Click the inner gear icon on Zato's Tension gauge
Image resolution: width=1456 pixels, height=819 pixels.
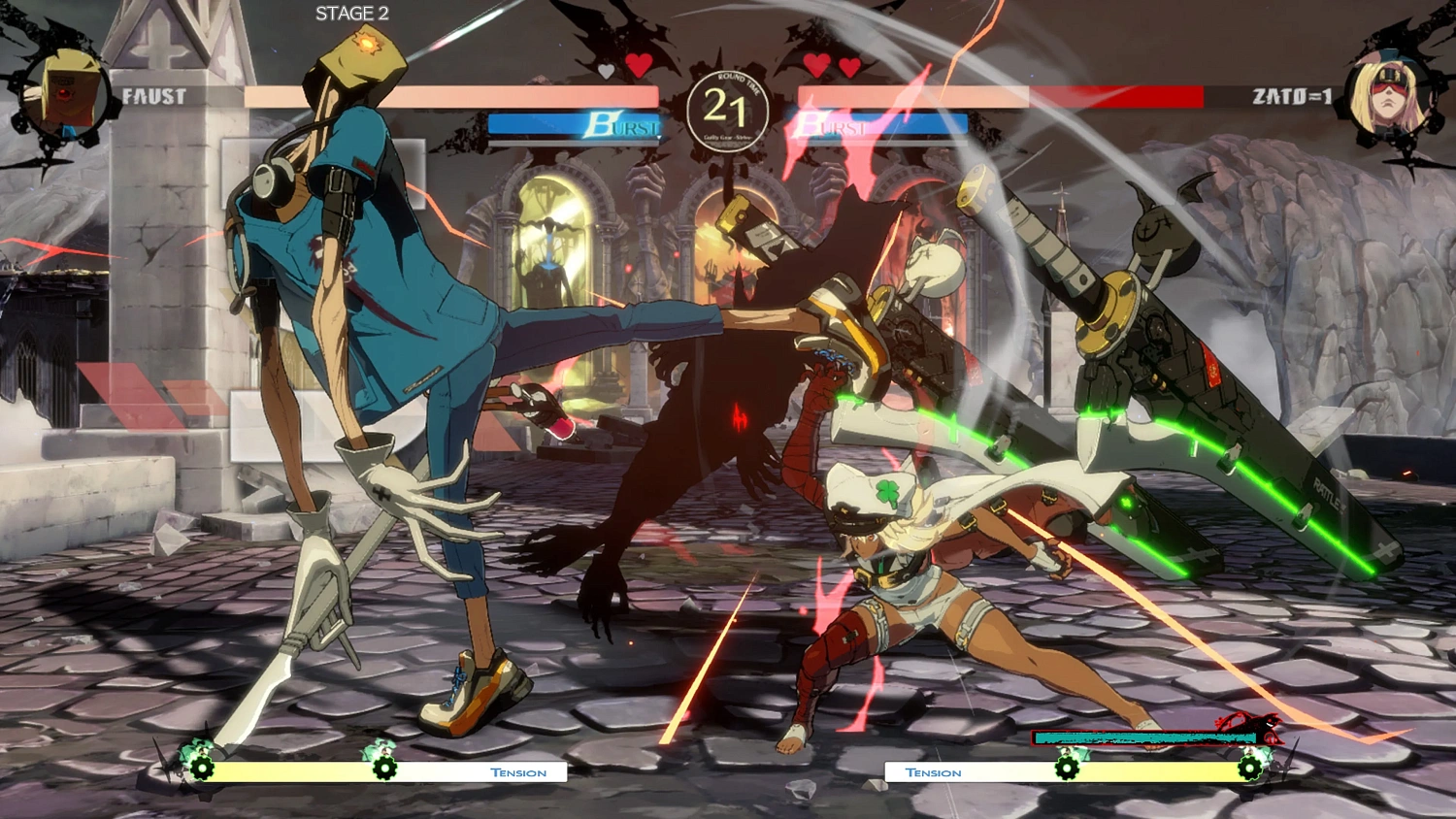click(x=1068, y=770)
